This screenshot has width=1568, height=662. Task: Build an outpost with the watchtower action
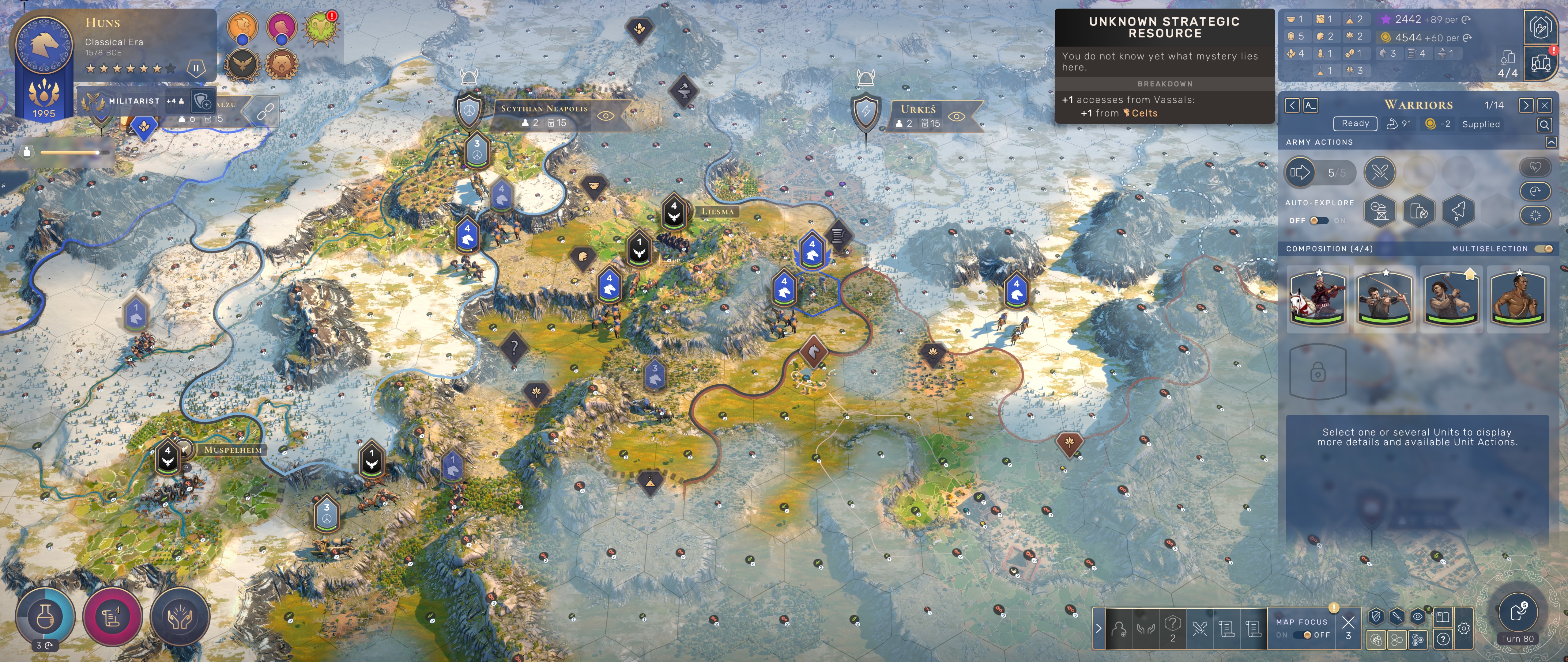(x=1379, y=211)
